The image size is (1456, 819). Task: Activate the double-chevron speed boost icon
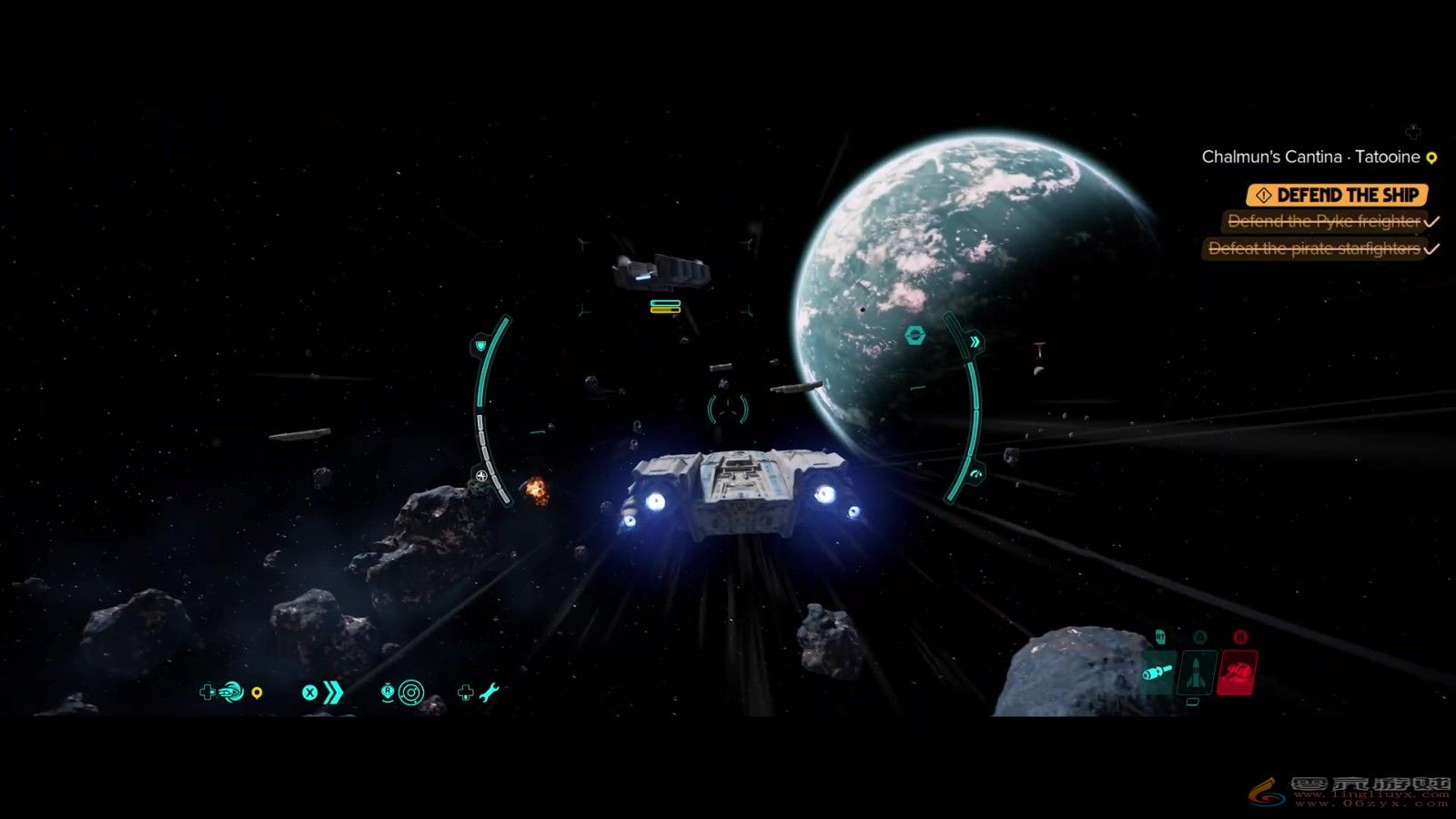(333, 693)
